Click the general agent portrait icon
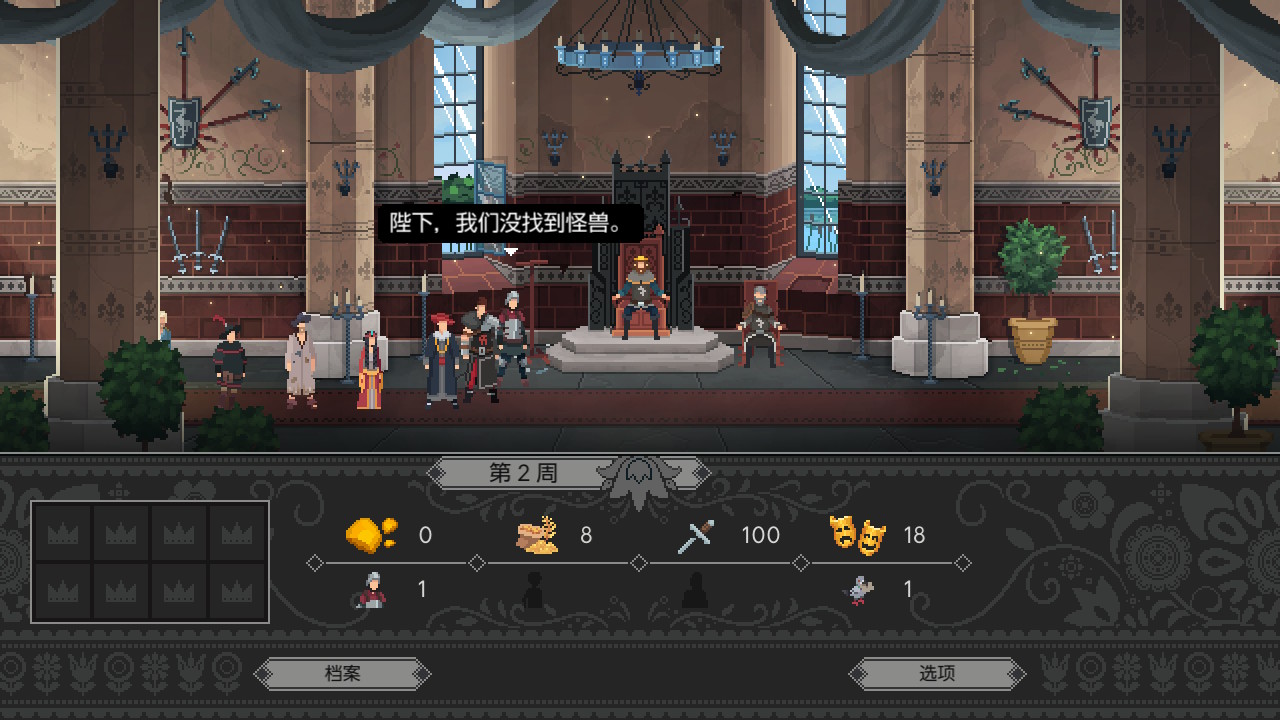This screenshot has width=1280, height=720. pyautogui.click(x=370, y=590)
